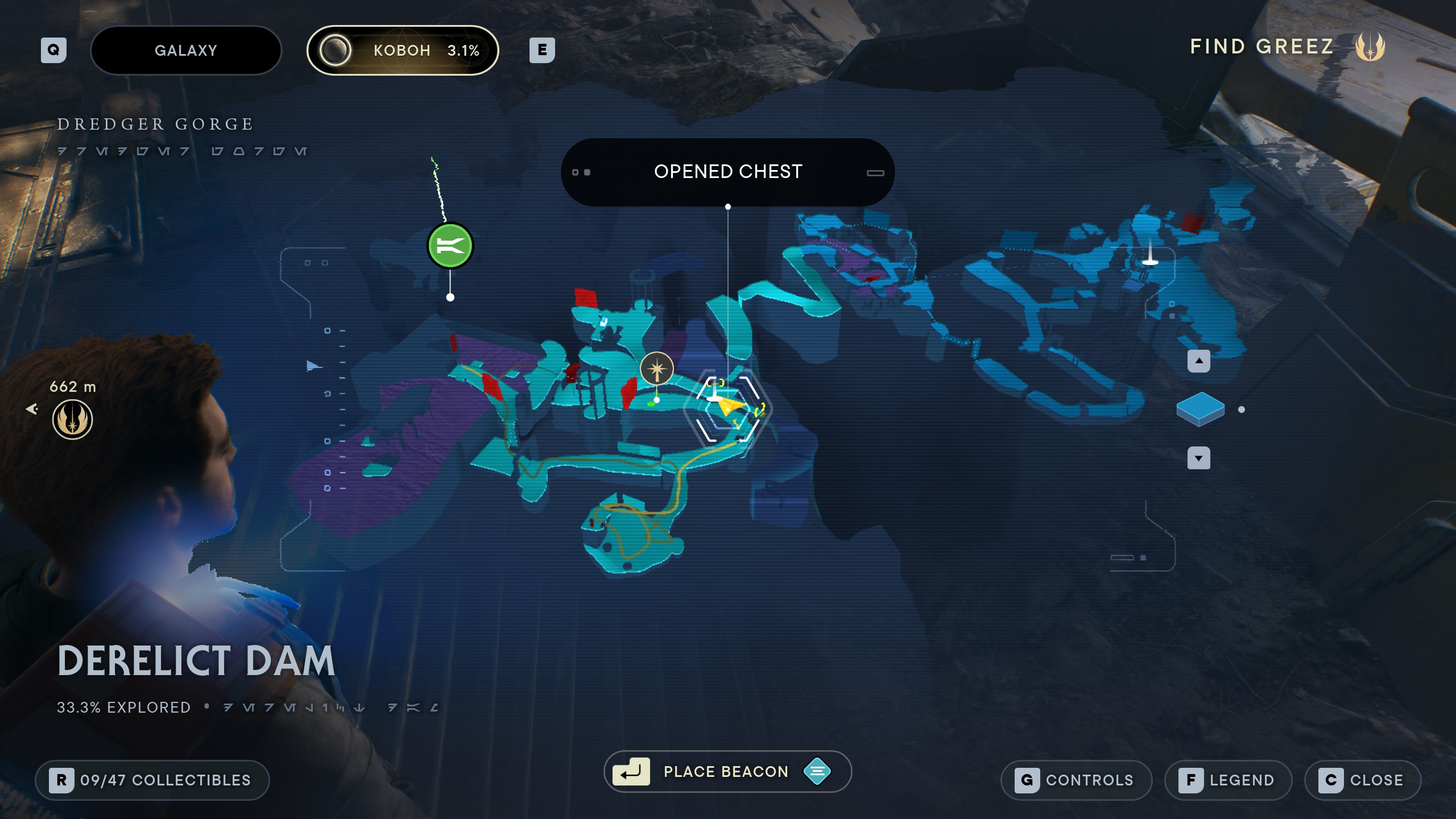Place a beacon on the map
The width and height of the screenshot is (1456, 819).
click(727, 771)
